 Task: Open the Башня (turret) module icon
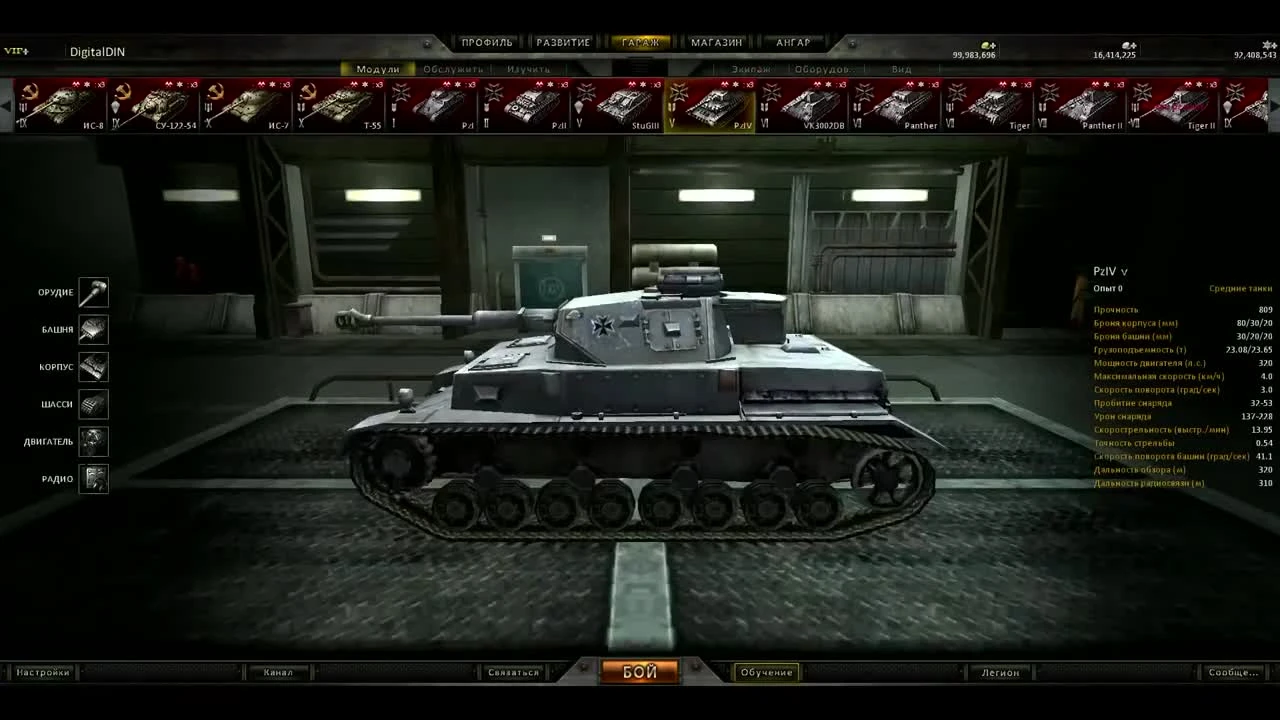(93, 329)
